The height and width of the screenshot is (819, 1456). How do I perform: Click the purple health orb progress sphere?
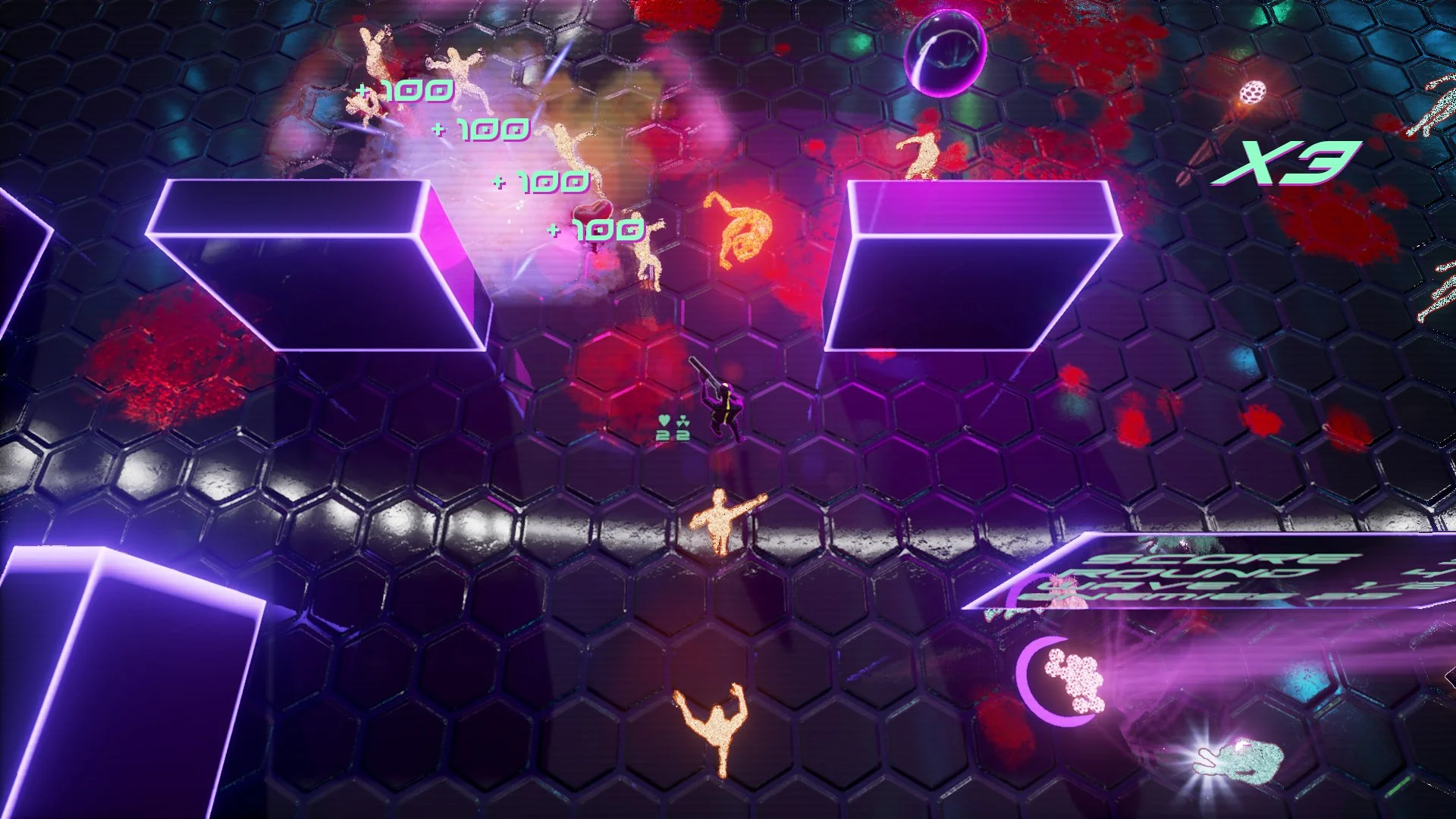[x=946, y=52]
